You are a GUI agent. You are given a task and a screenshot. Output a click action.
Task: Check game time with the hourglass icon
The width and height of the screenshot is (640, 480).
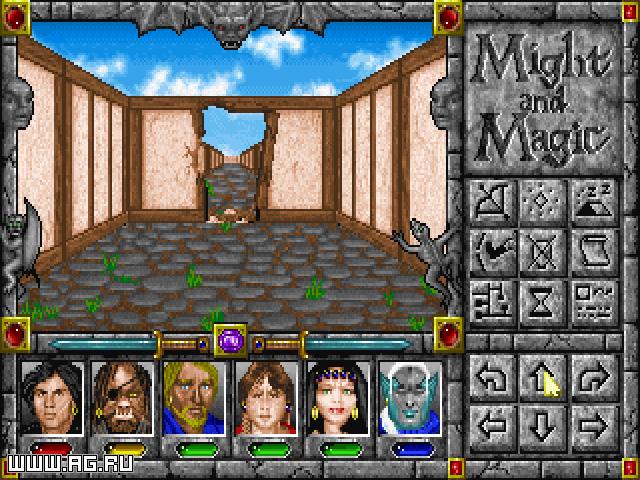pos(541,296)
